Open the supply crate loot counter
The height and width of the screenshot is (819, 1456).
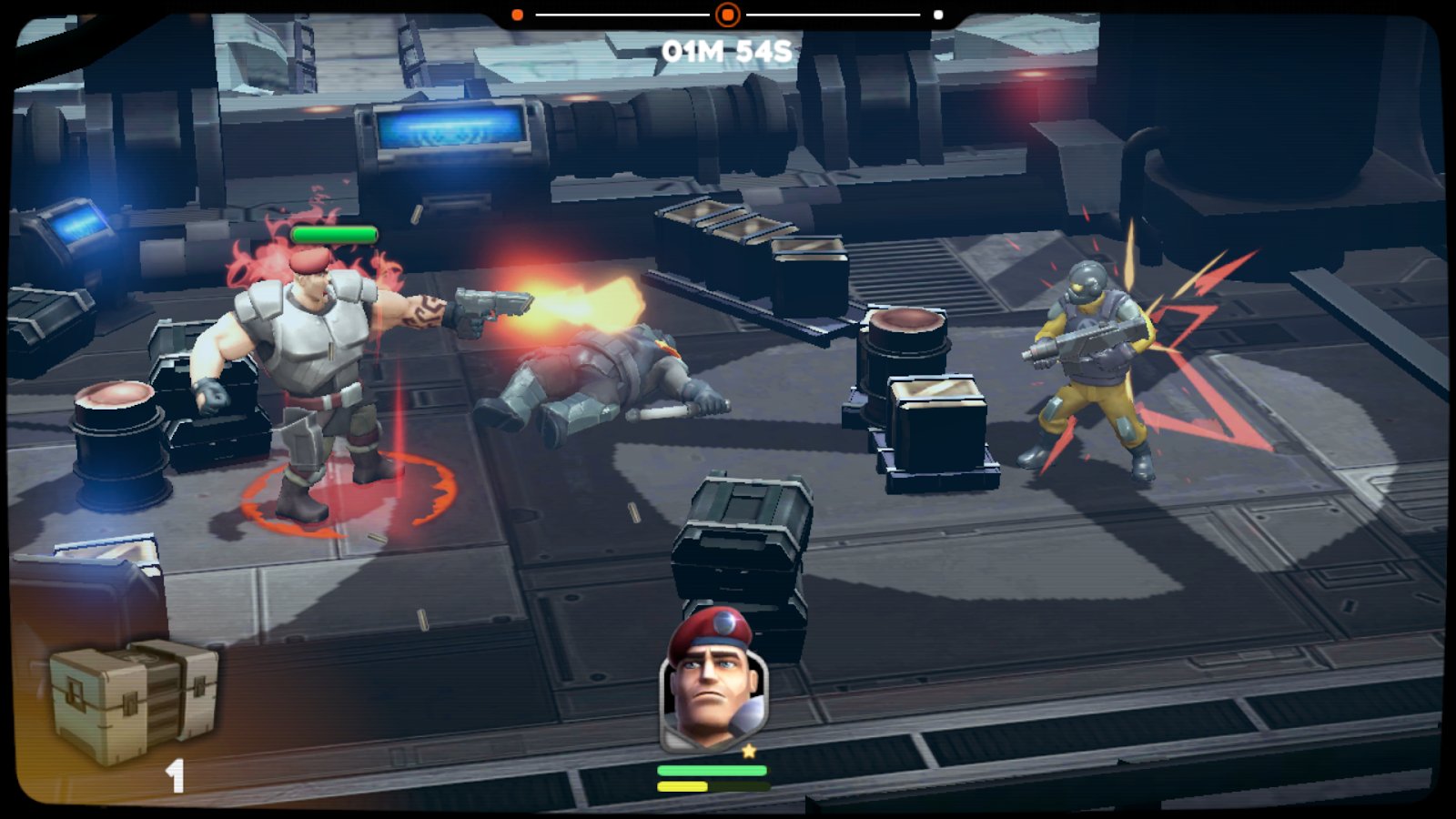(x=133, y=701)
